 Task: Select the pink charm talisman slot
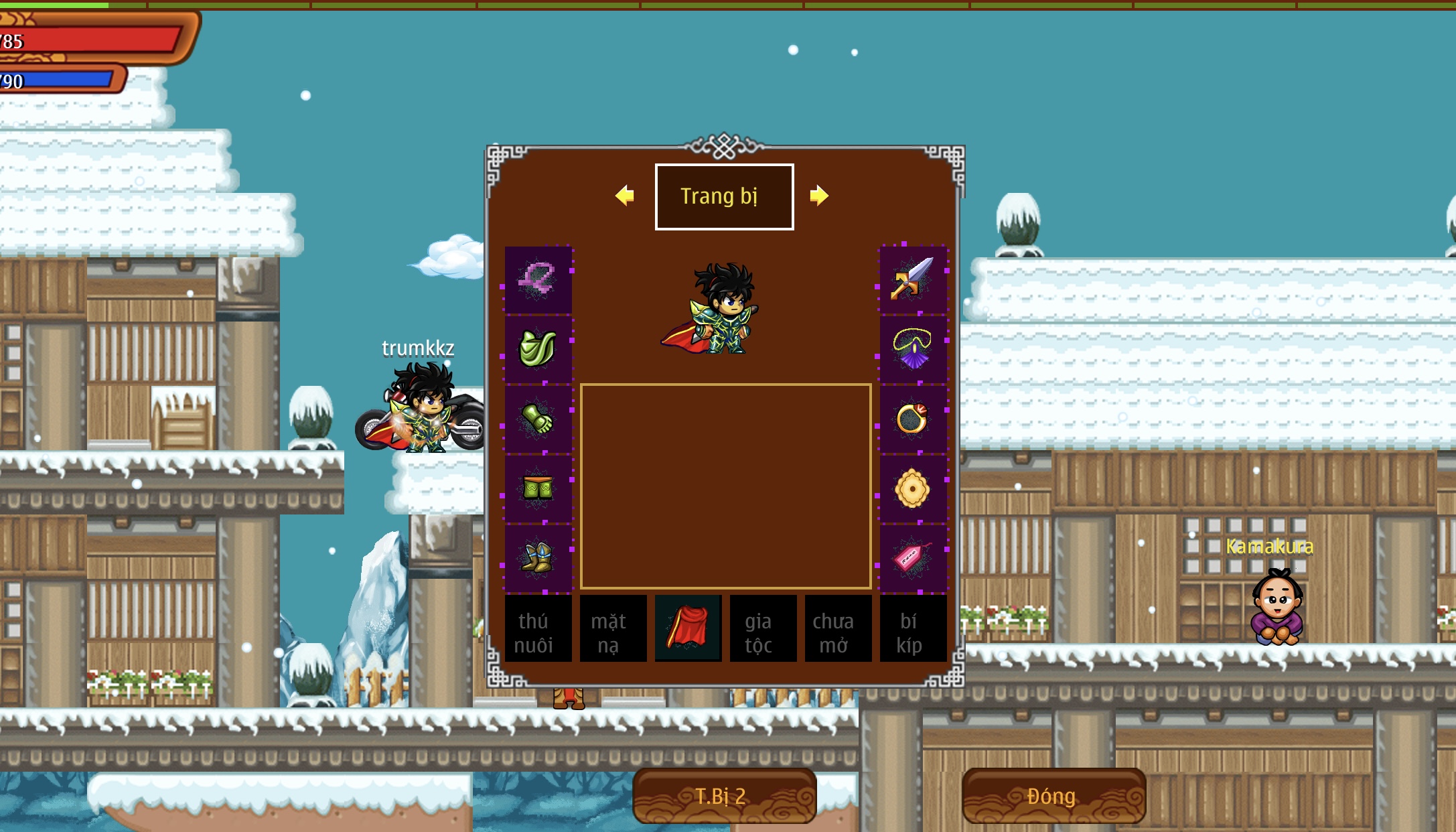pyautogui.click(x=912, y=557)
